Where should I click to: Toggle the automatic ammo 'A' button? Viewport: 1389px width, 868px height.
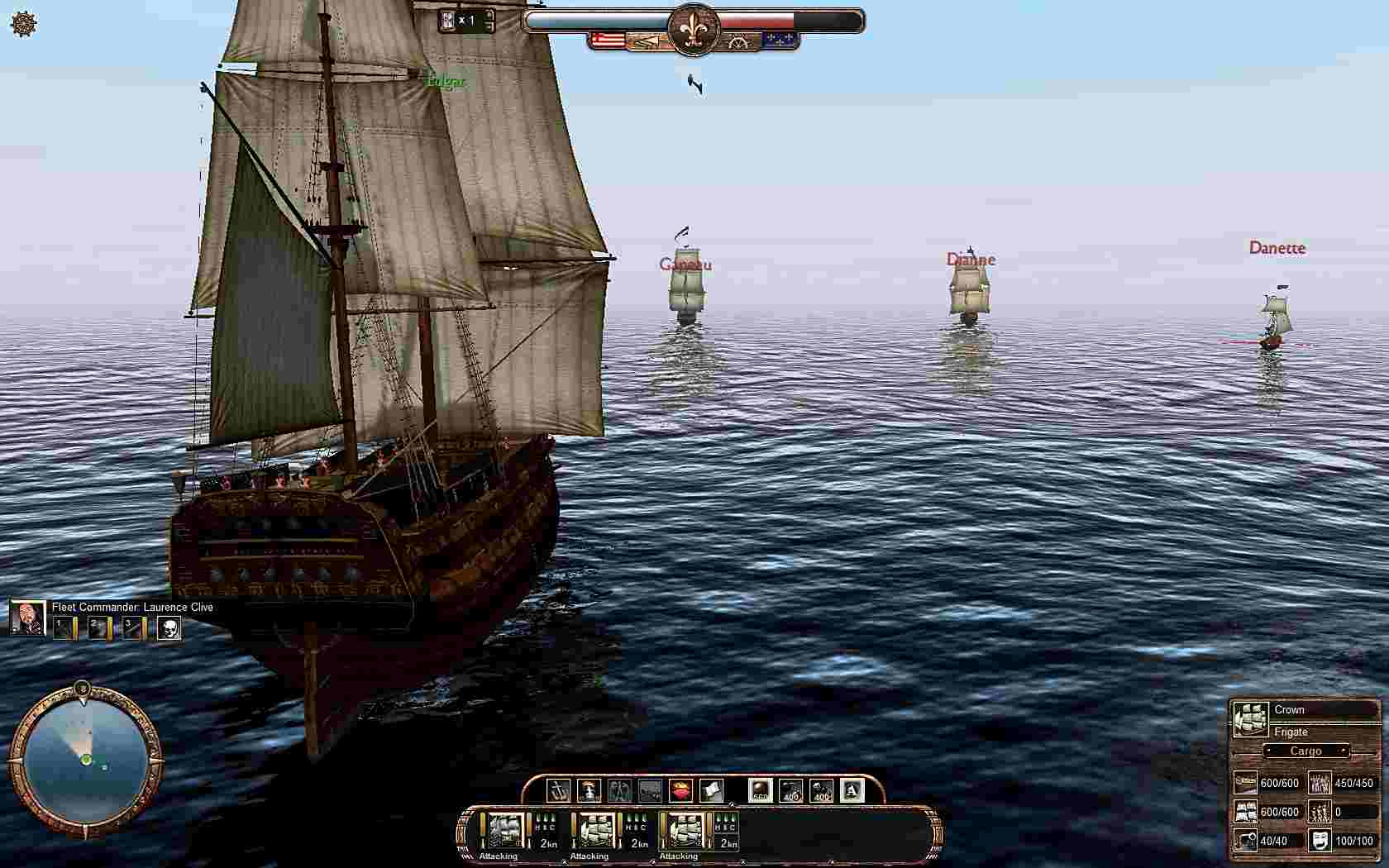[852, 790]
